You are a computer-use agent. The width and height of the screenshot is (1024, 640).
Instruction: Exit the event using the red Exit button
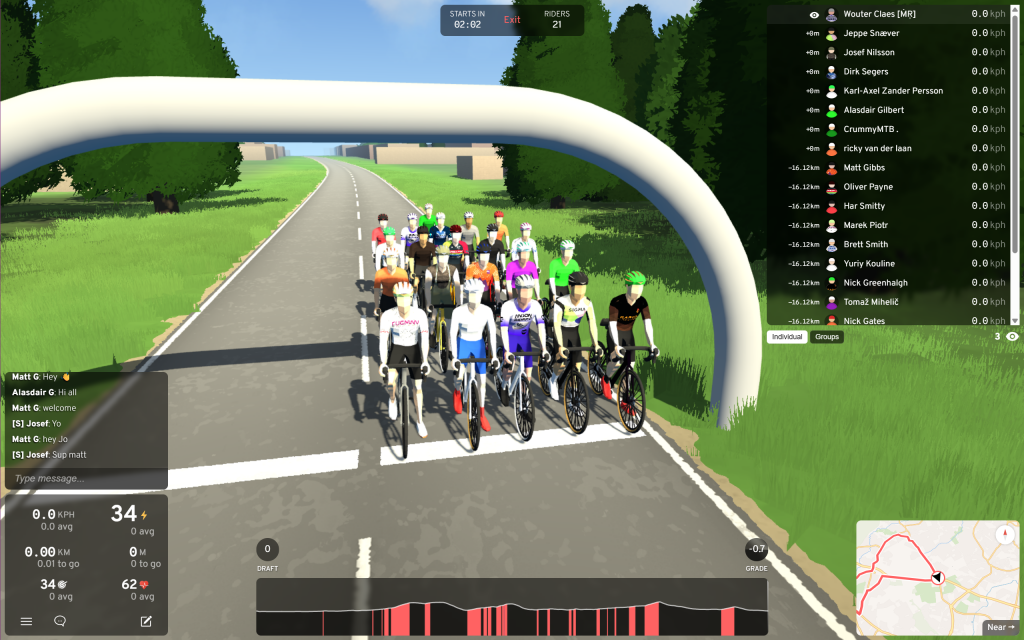pyautogui.click(x=512, y=20)
